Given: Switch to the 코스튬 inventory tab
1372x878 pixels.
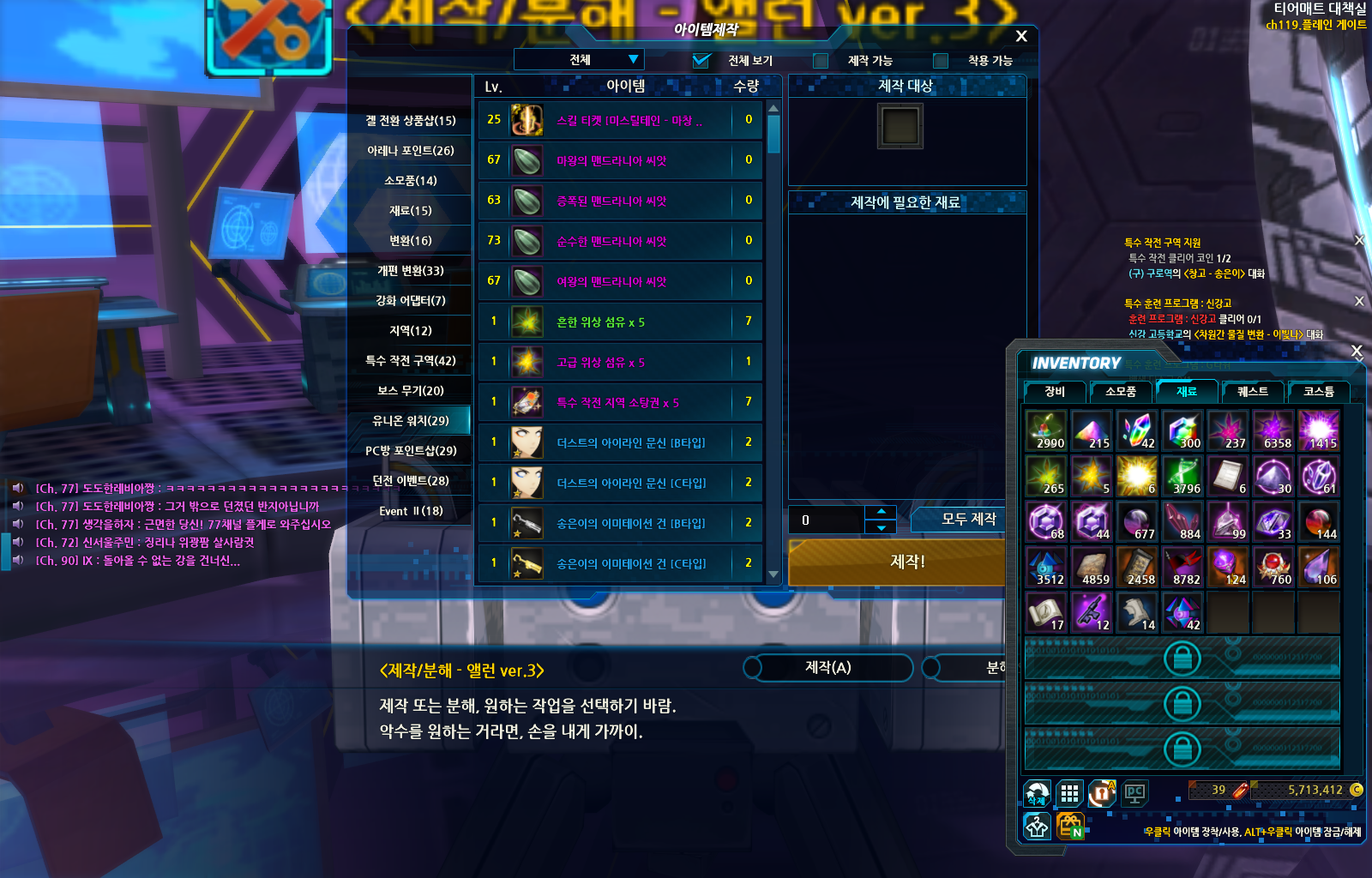Looking at the screenshot, I should [1317, 392].
